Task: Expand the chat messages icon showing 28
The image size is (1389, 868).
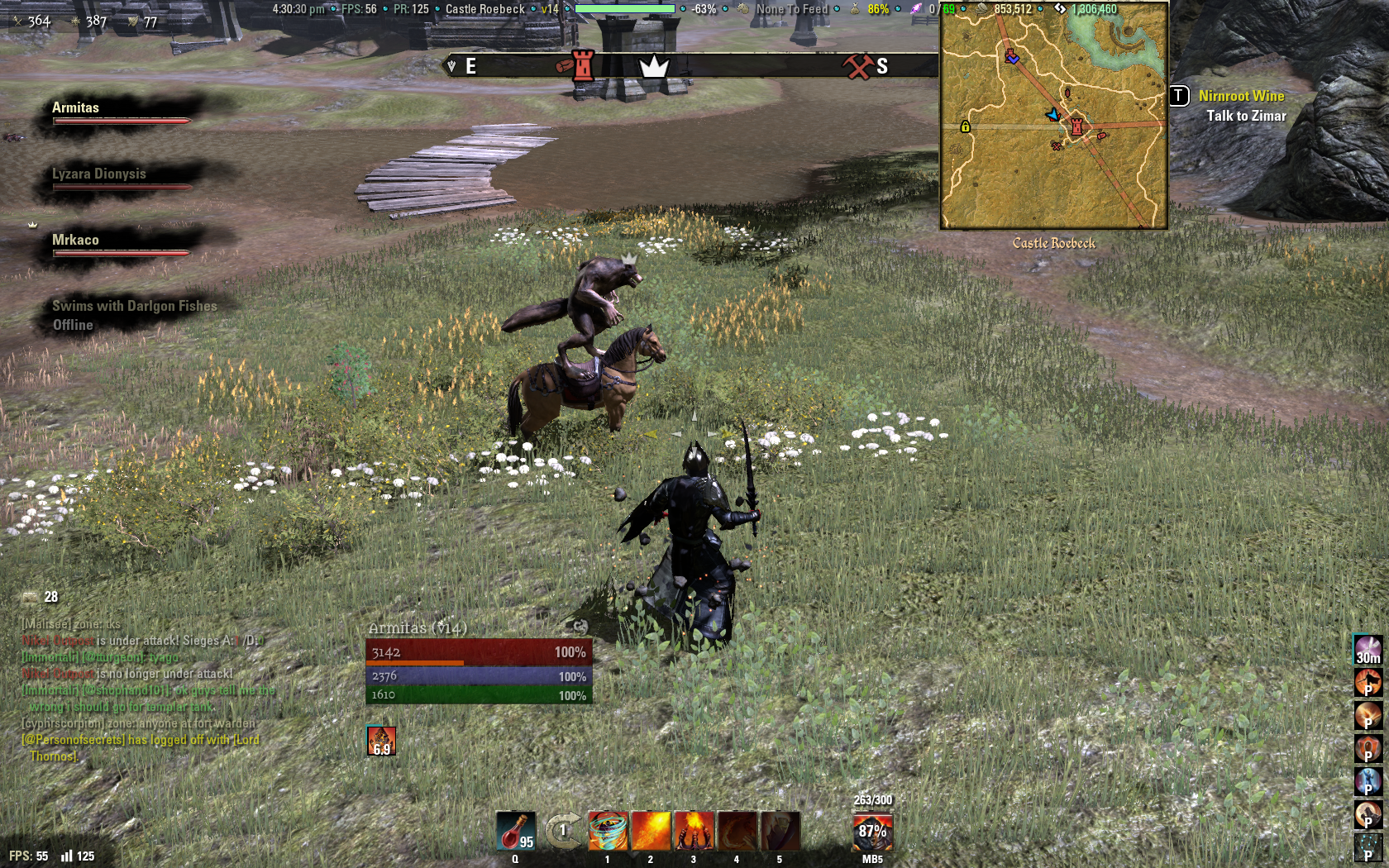Action: click(x=30, y=598)
